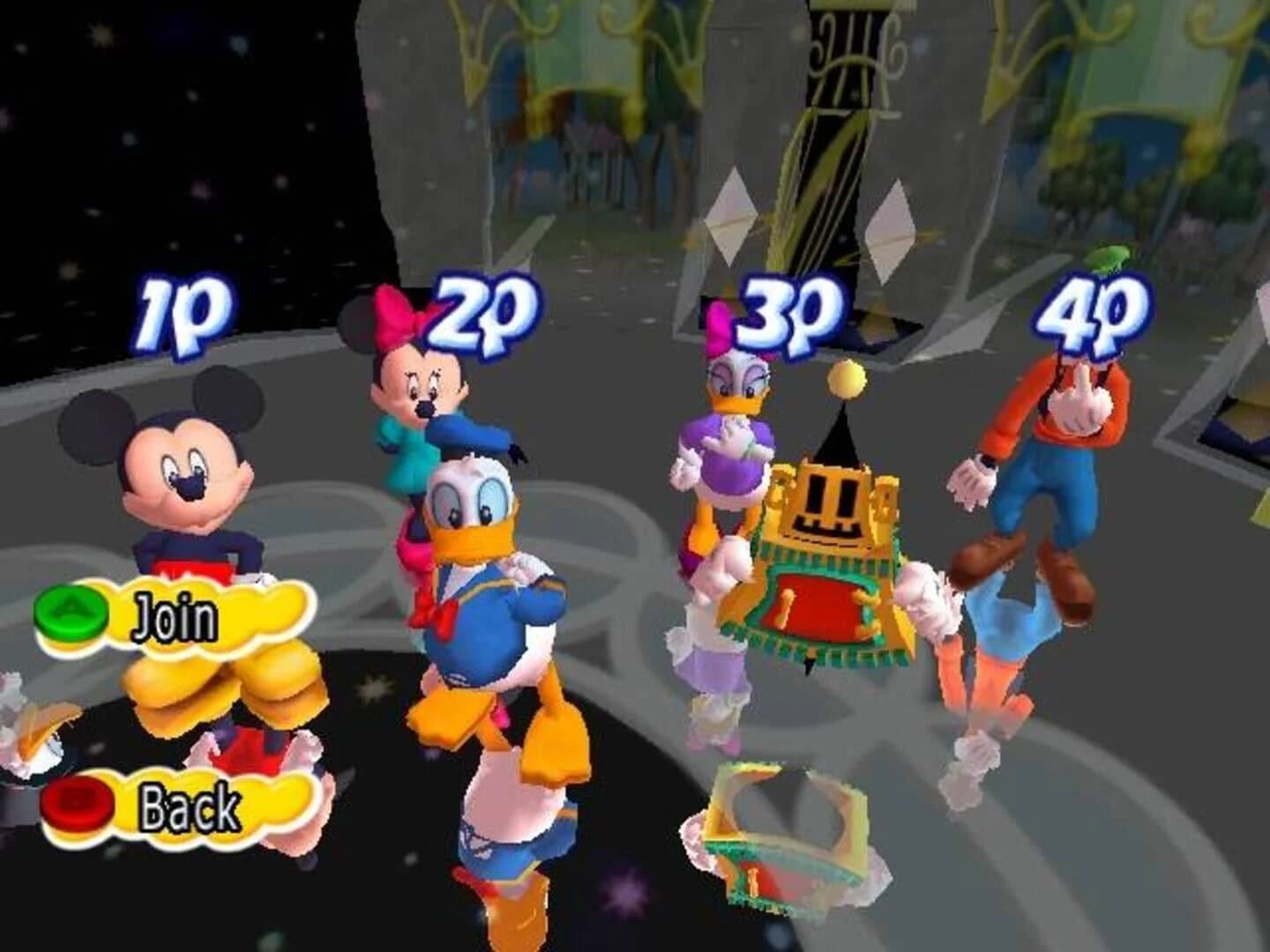
Task: Expand the 3P player slot label
Action: pos(785,313)
